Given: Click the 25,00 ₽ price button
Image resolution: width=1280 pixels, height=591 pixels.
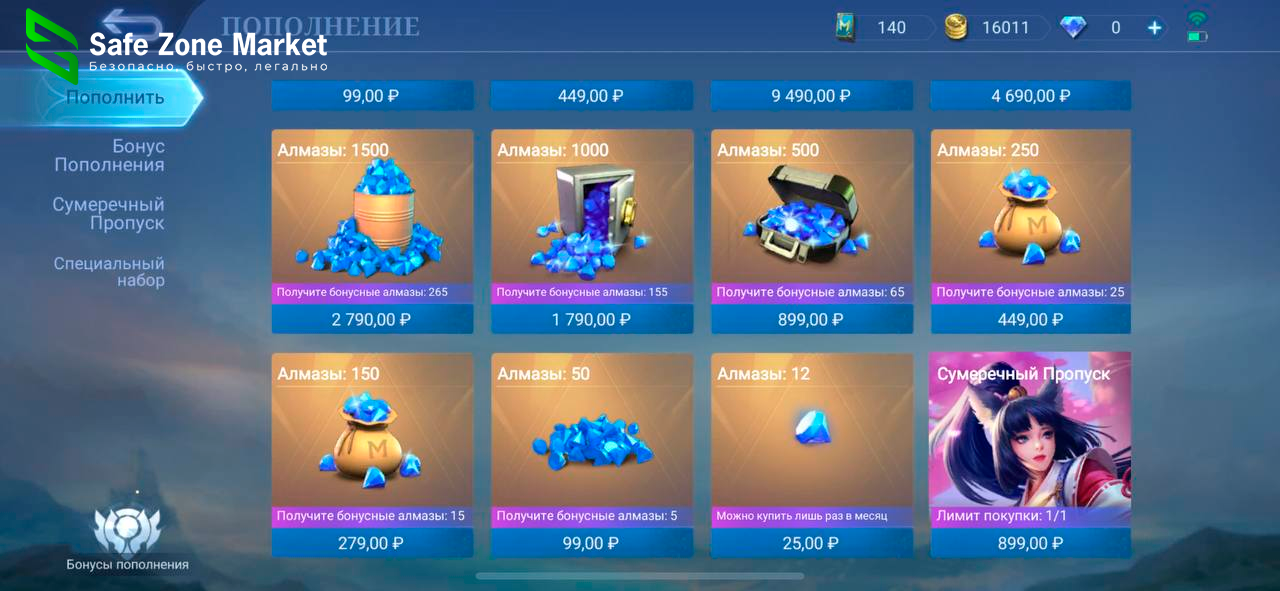Looking at the screenshot, I should pyautogui.click(x=811, y=543).
